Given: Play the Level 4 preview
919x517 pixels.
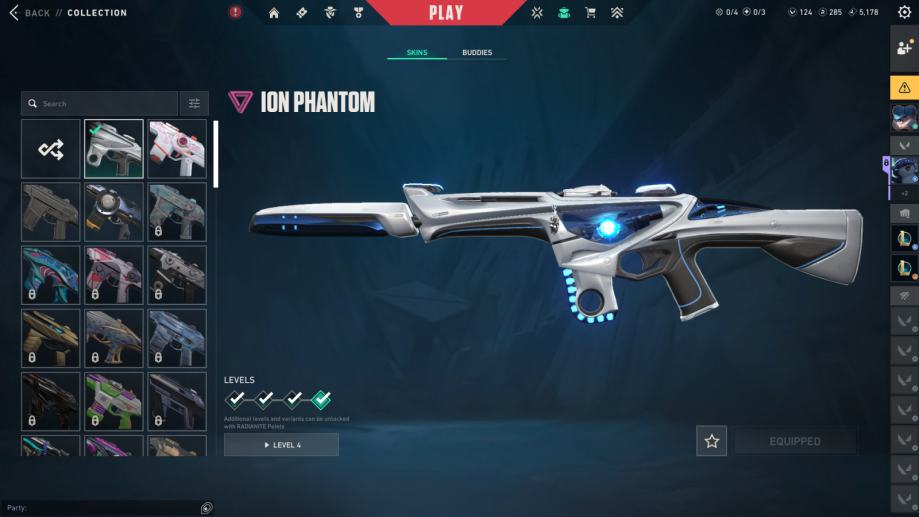Looking at the screenshot, I should pyautogui.click(x=281, y=445).
